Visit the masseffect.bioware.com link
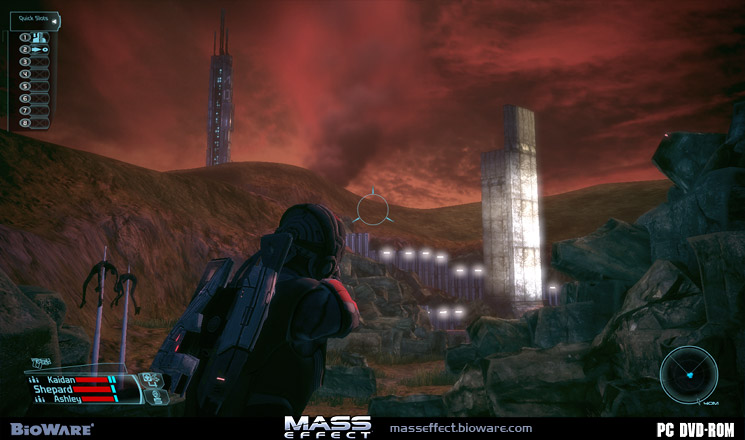This screenshot has width=745, height=440. [461, 428]
